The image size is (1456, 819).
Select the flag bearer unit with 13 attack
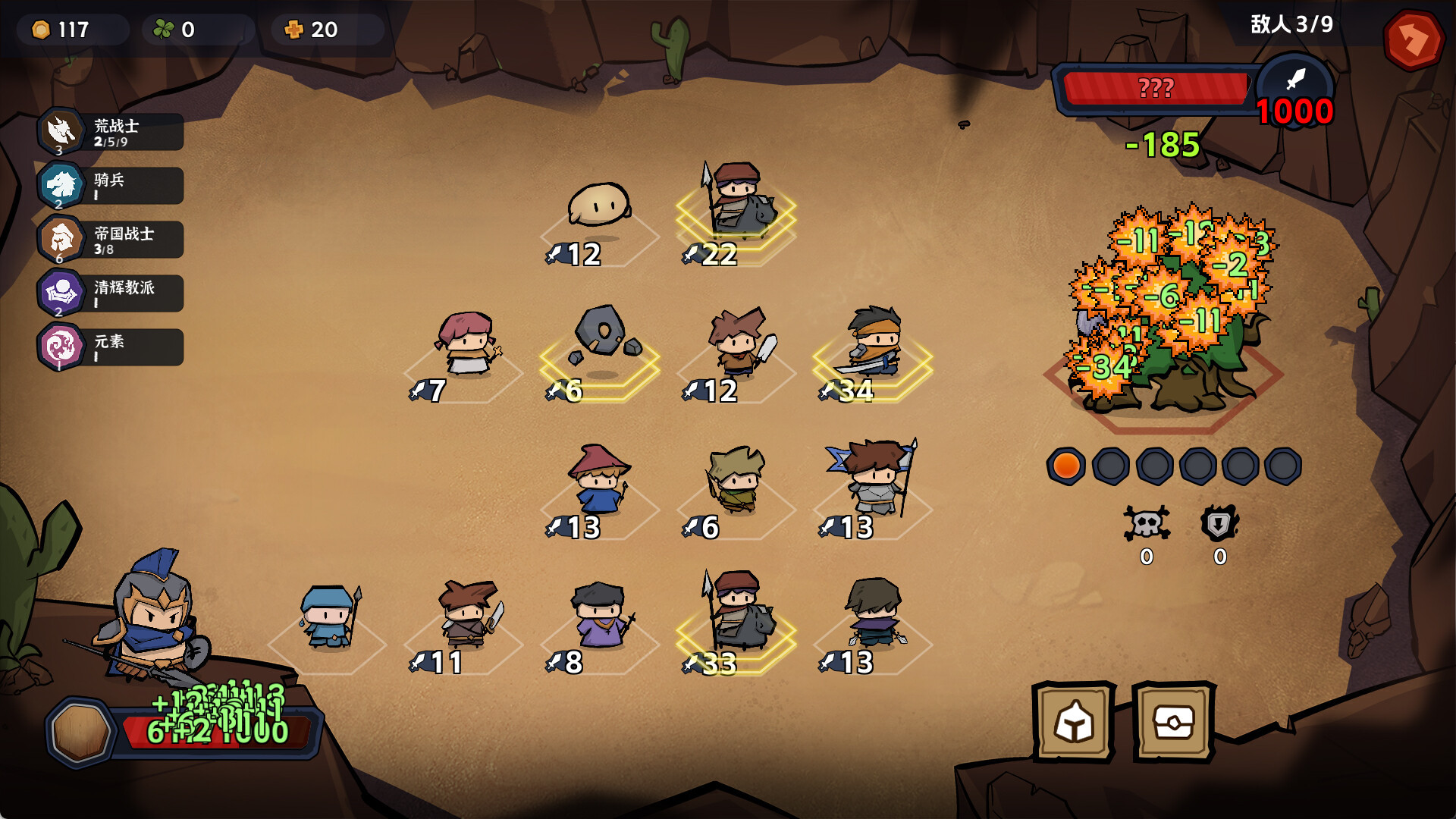click(874, 478)
